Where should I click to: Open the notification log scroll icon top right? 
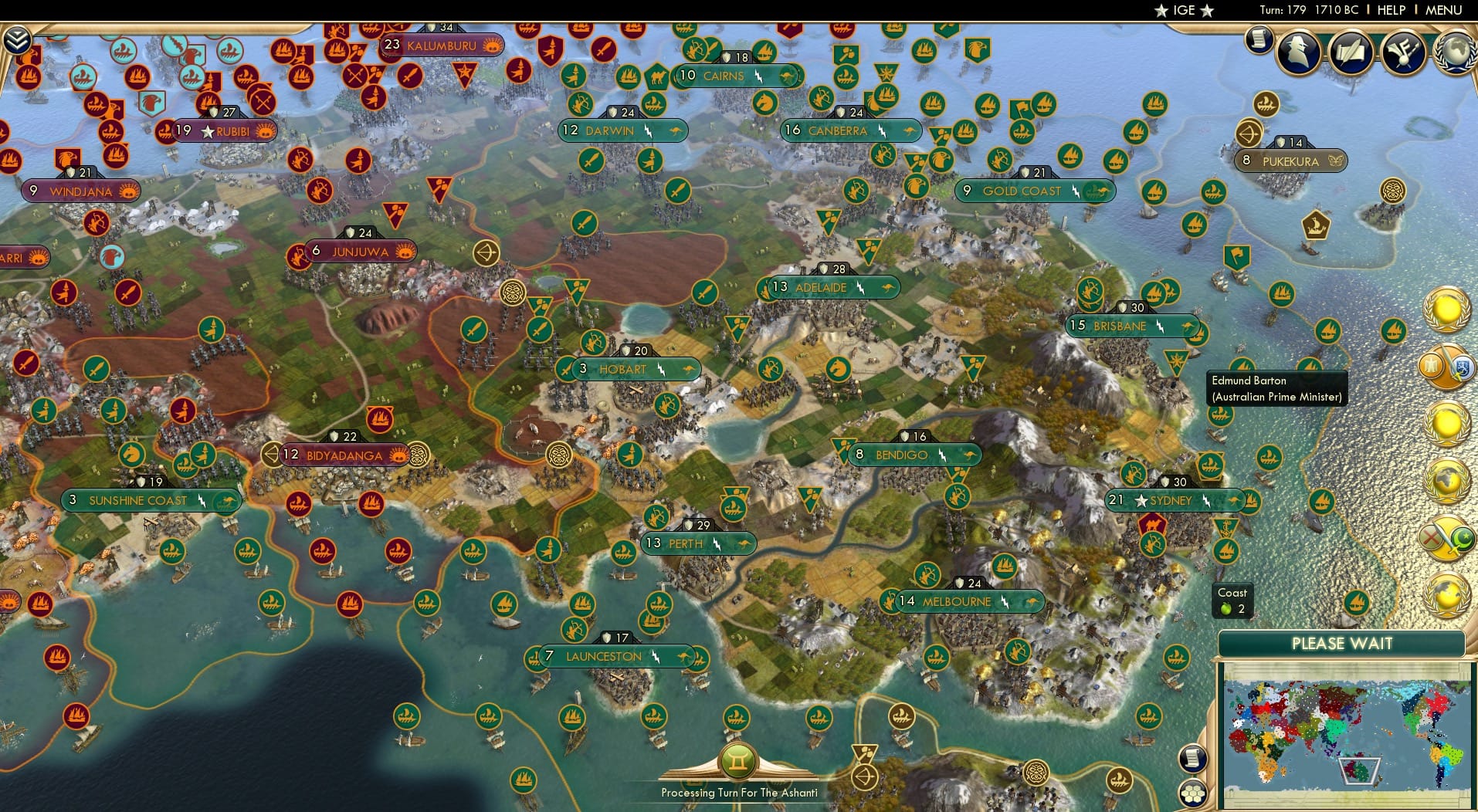pyautogui.click(x=1259, y=39)
